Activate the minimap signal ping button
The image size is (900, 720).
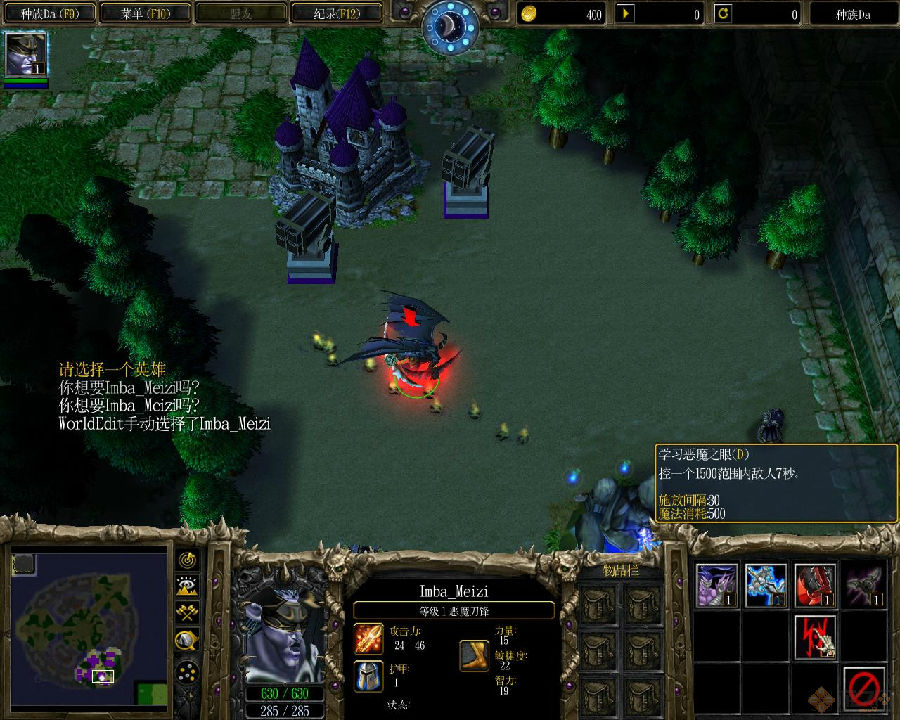[187, 560]
